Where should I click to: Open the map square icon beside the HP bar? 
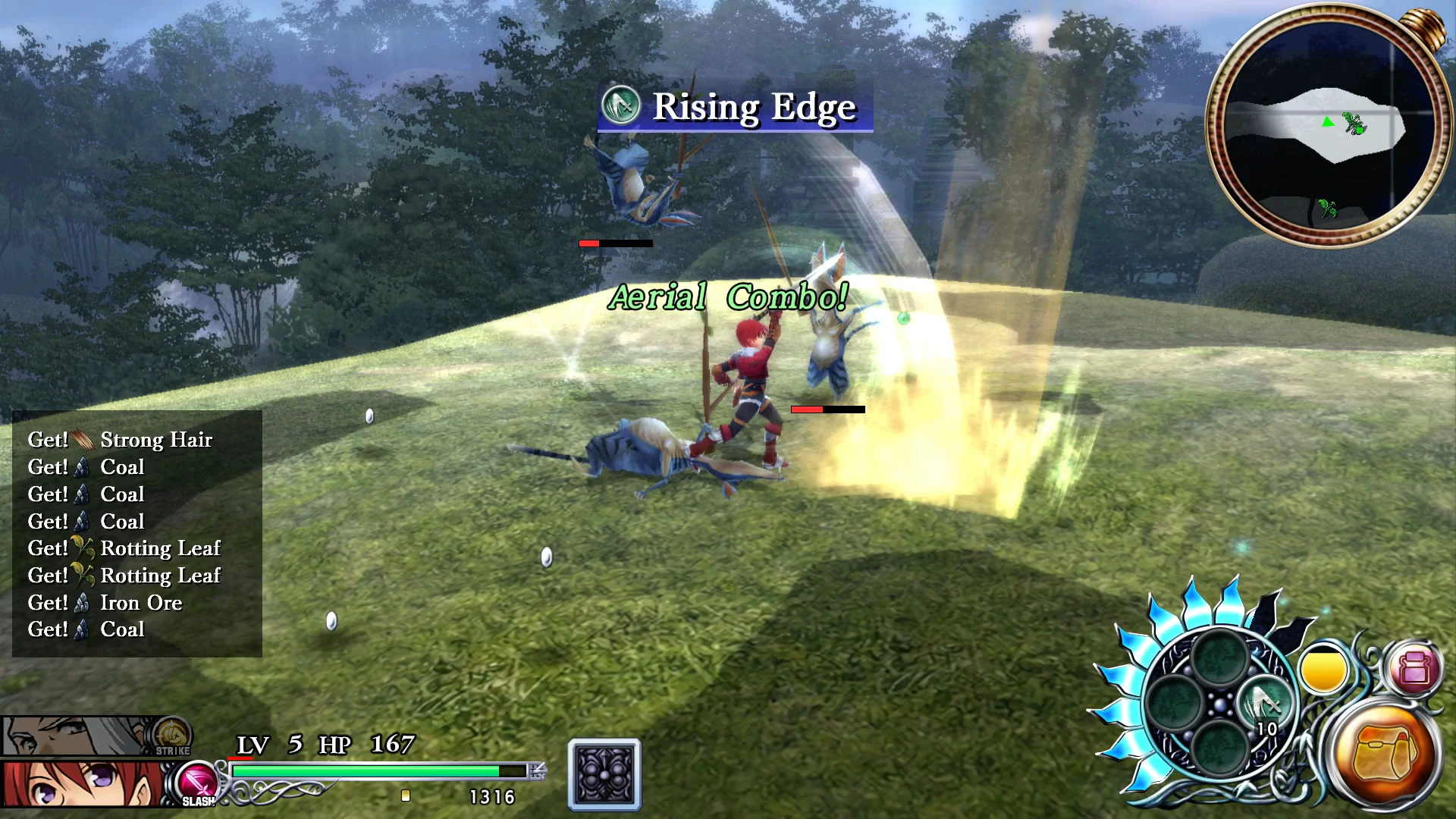point(603,775)
